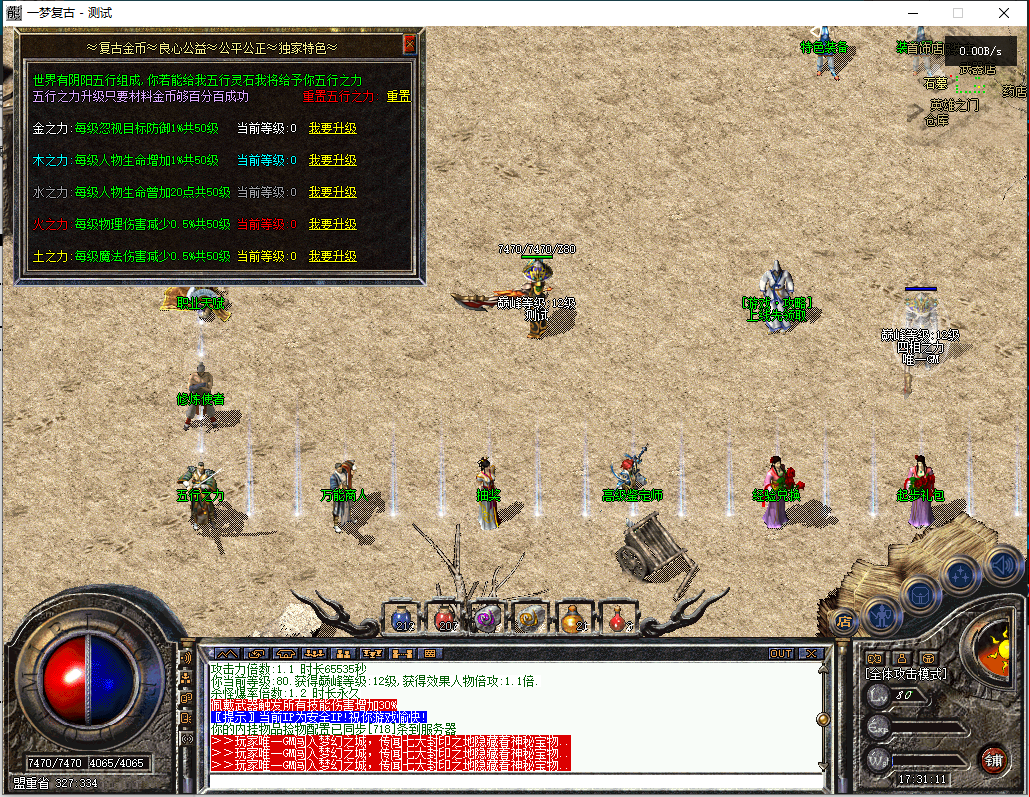Image resolution: width=1030 pixels, height=797 pixels.
Task: Select the orange gourd hotbar slot
Action: 573,617
